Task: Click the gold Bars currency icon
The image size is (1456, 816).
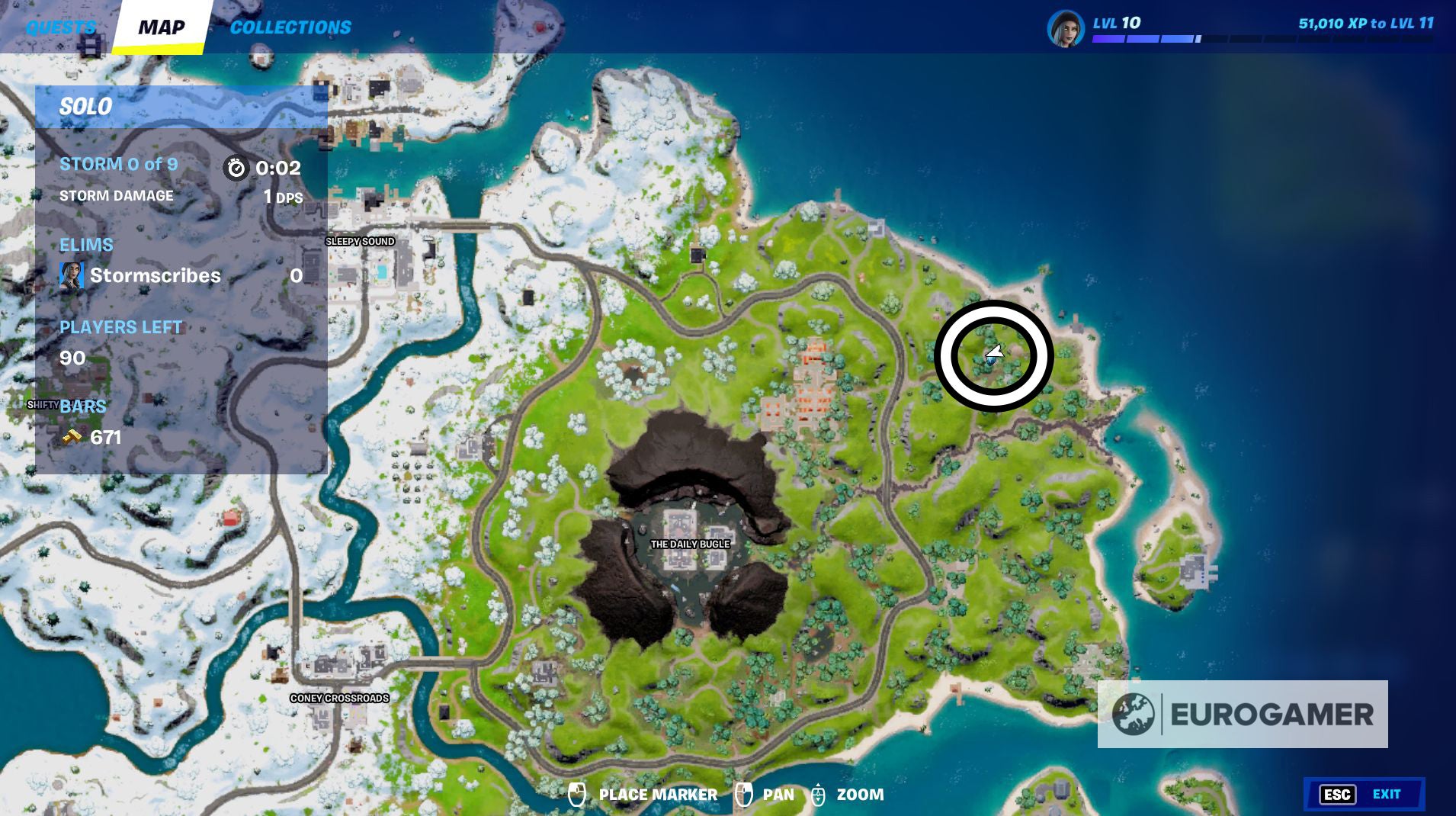Action: [x=71, y=436]
